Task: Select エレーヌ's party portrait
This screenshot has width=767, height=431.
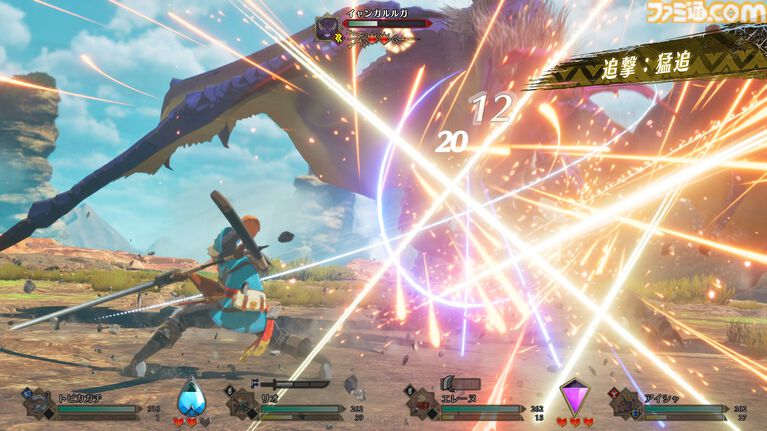Action: coord(422,405)
